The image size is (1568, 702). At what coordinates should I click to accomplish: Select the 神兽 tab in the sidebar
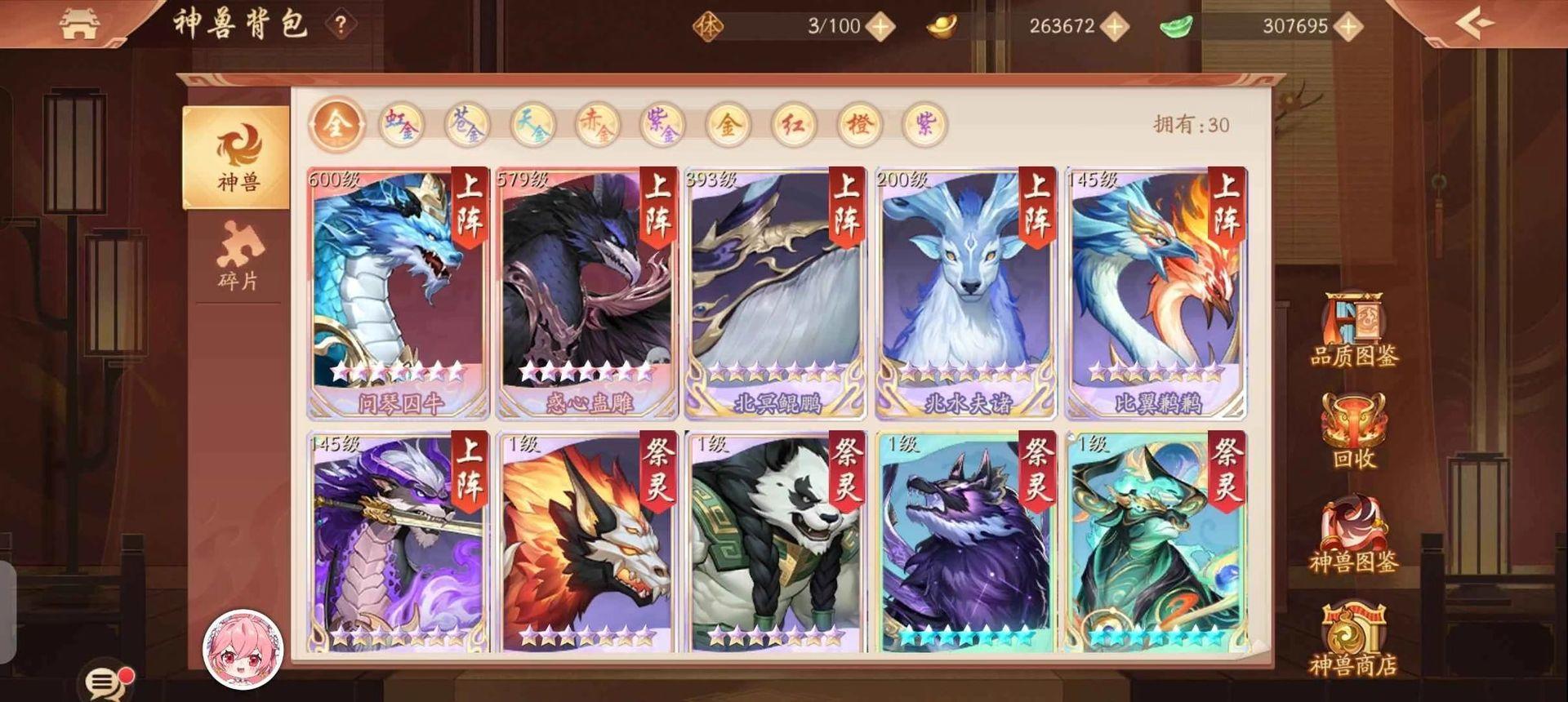click(237, 155)
